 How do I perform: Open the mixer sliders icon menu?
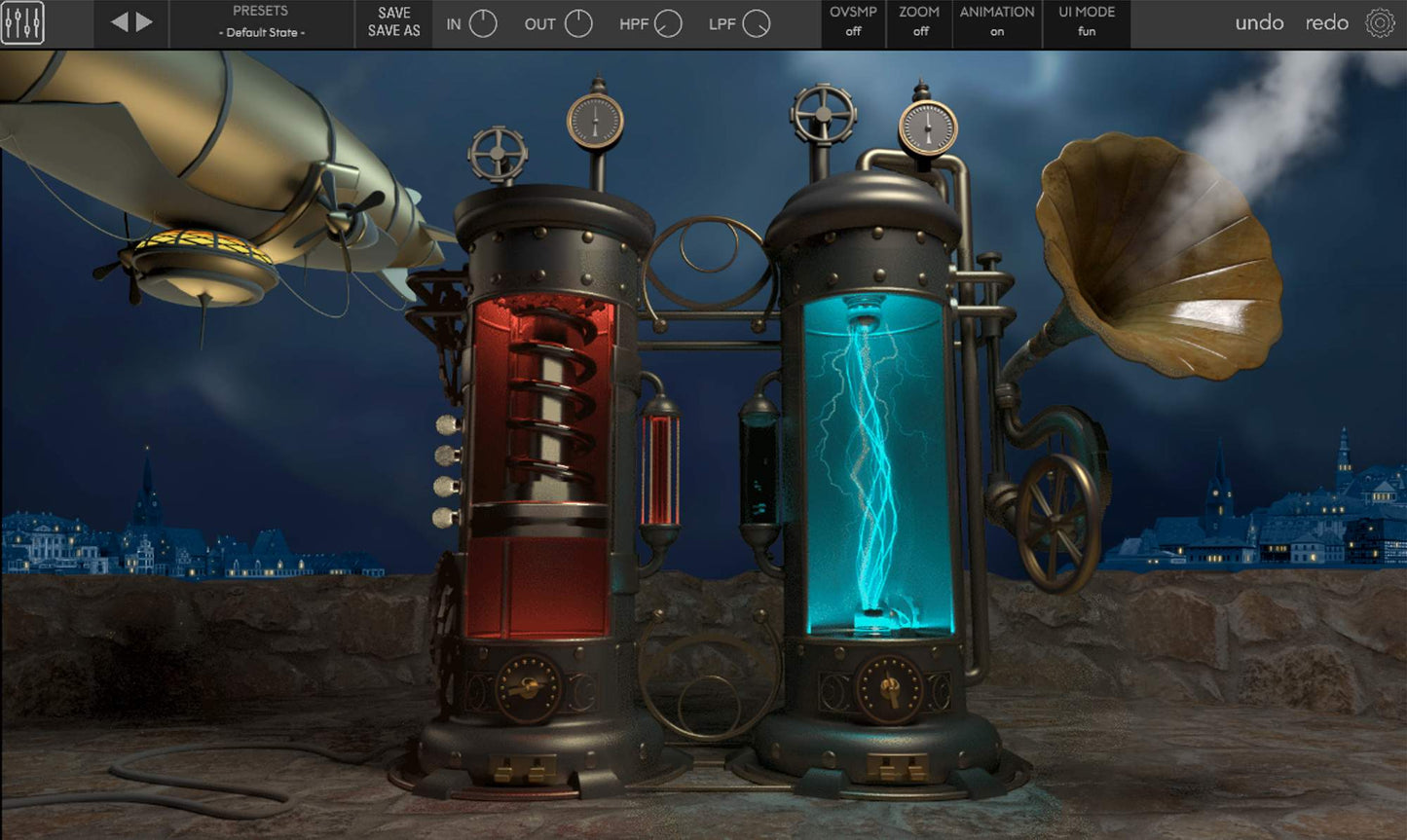(x=22, y=23)
